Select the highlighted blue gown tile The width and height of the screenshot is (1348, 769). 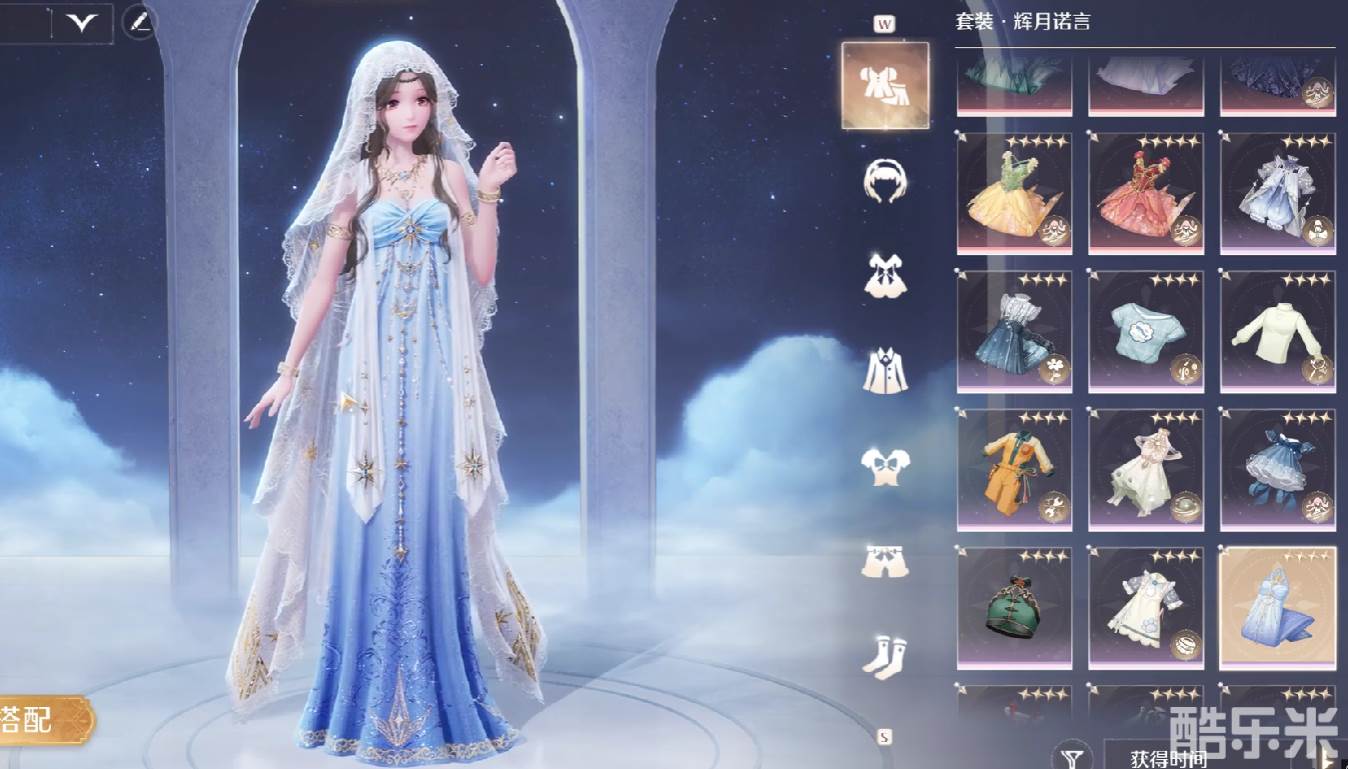1277,607
